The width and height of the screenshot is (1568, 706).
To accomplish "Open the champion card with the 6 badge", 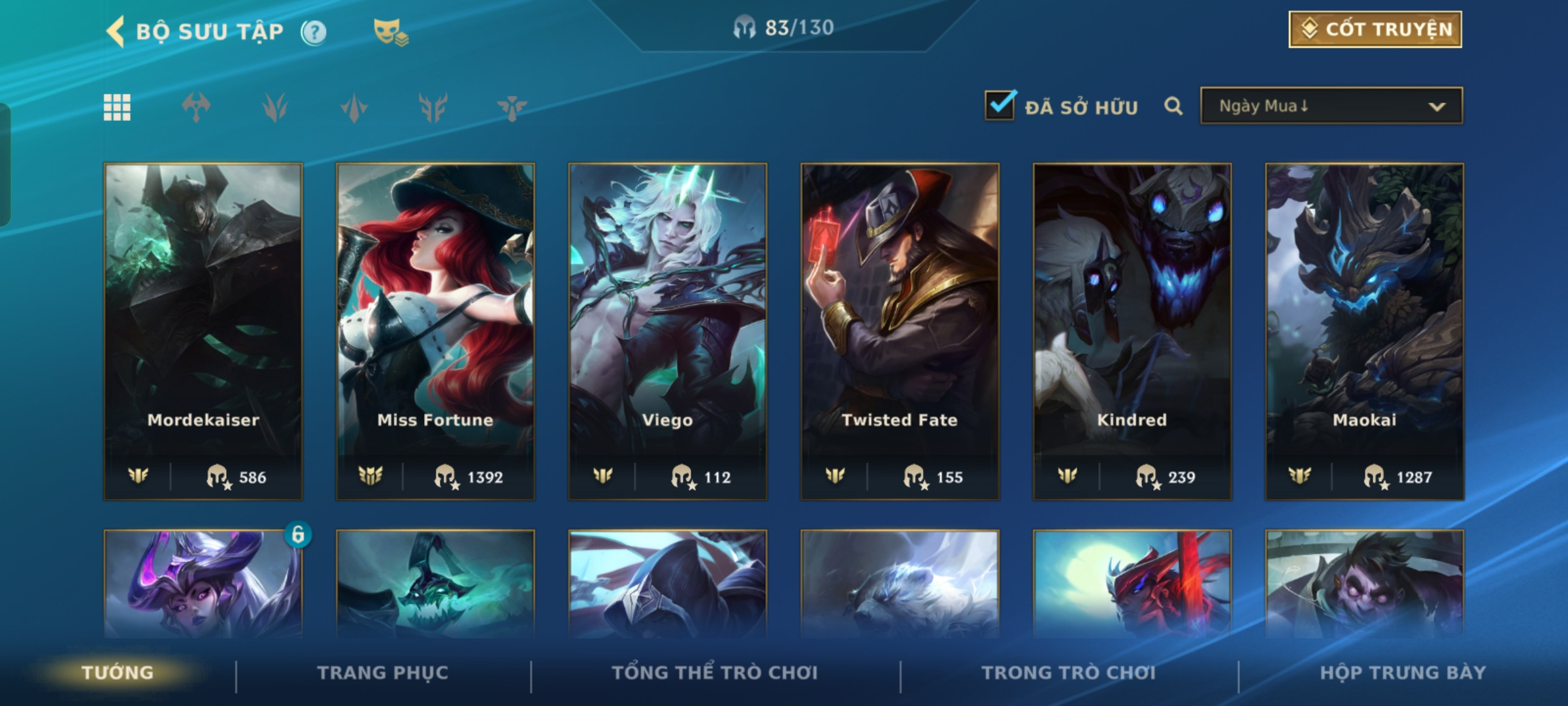I will [203, 584].
